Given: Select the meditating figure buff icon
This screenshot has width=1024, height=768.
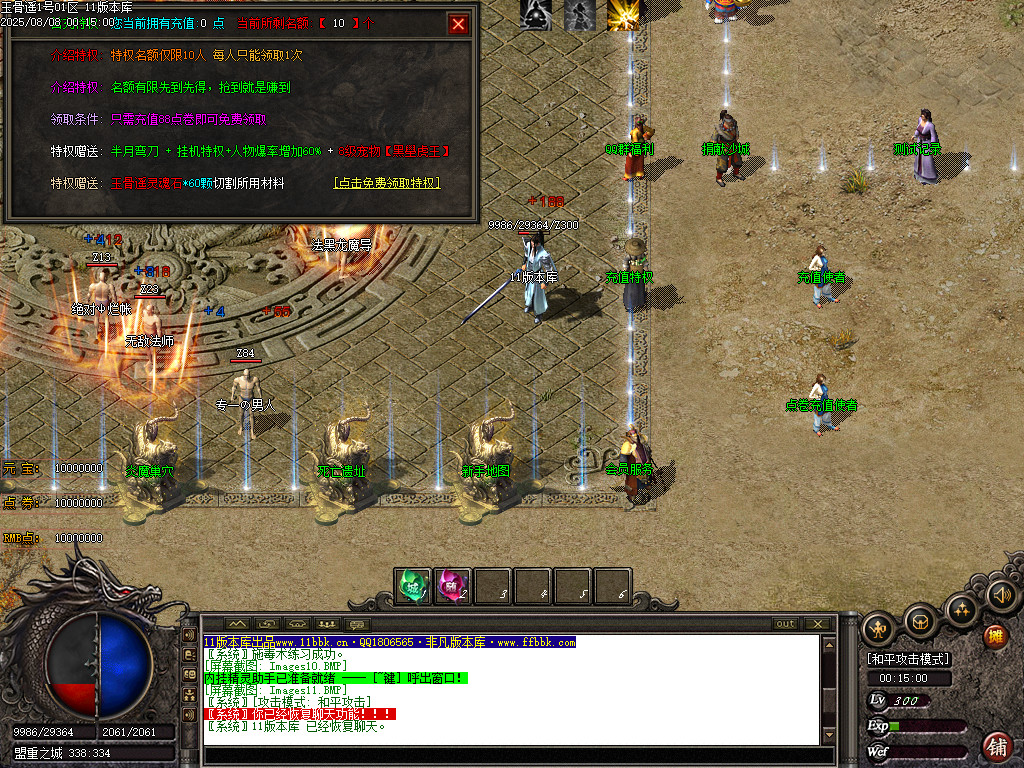Looking at the screenshot, I should point(536,15).
